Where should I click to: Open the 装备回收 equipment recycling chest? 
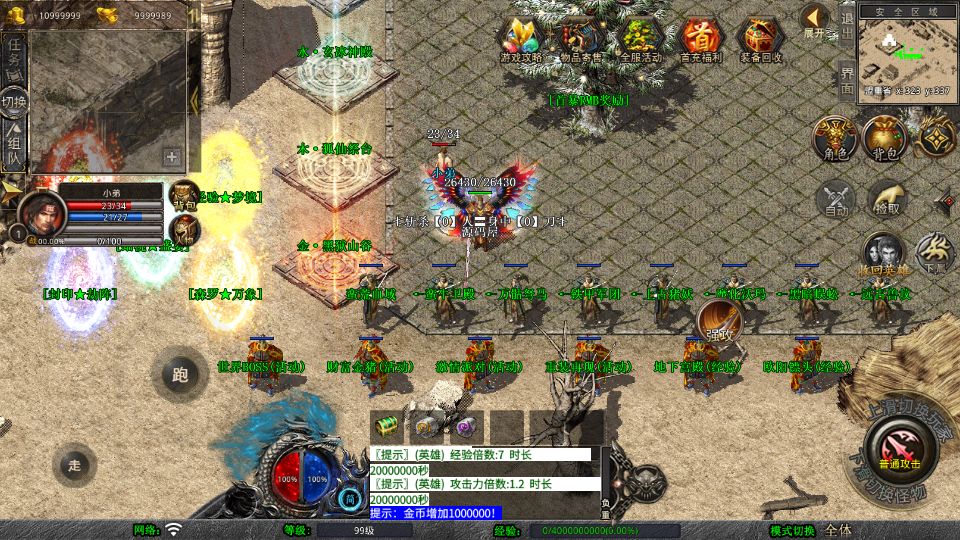[761, 39]
